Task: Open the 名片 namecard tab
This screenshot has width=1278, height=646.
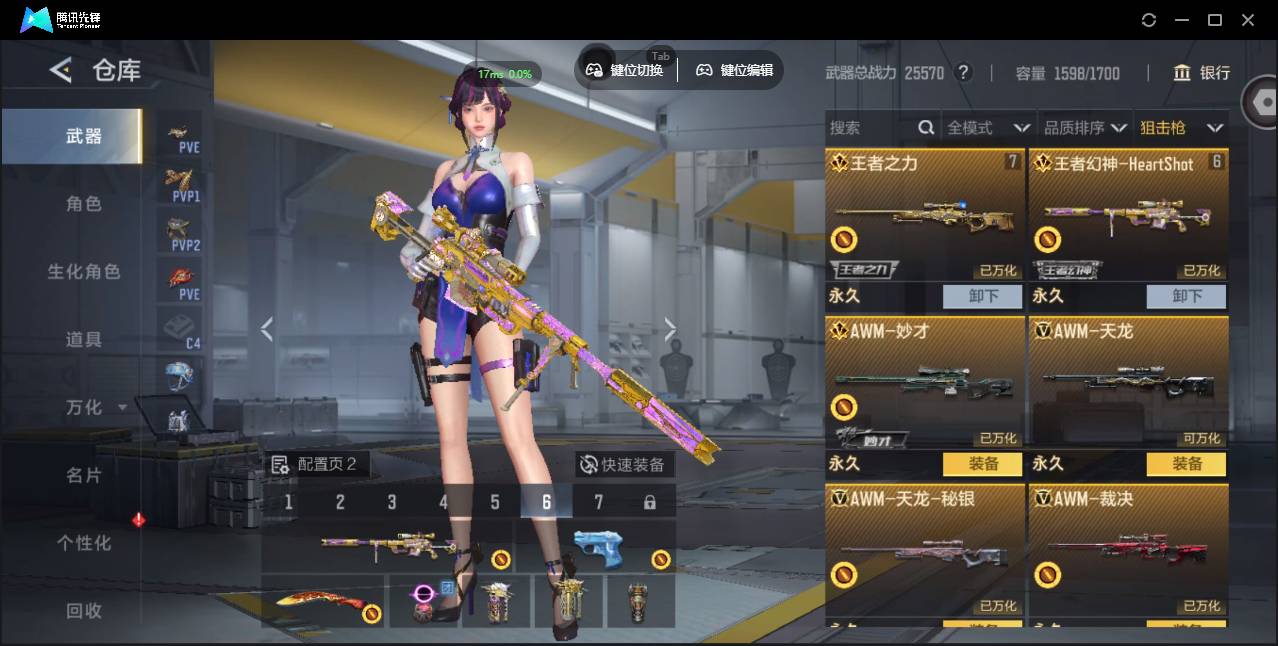Action: coord(84,475)
